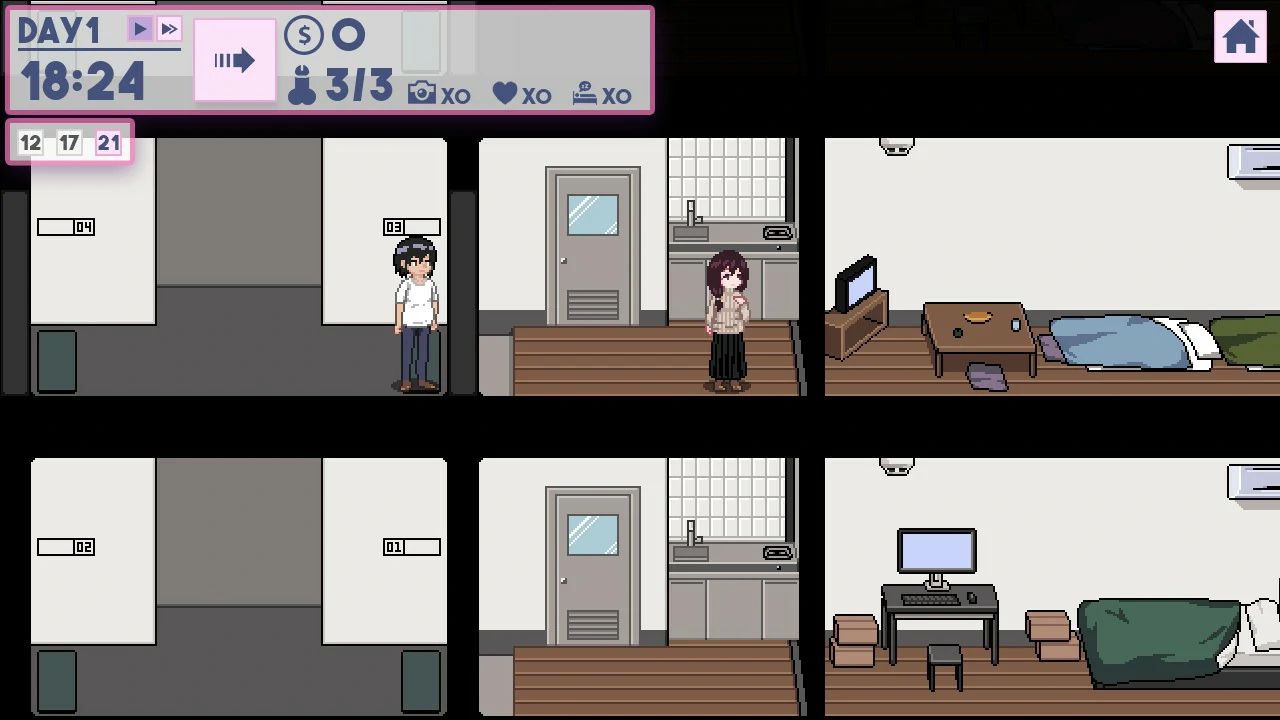Click the heart XO counter icon
The width and height of the screenshot is (1280, 720).
pyautogui.click(x=503, y=91)
